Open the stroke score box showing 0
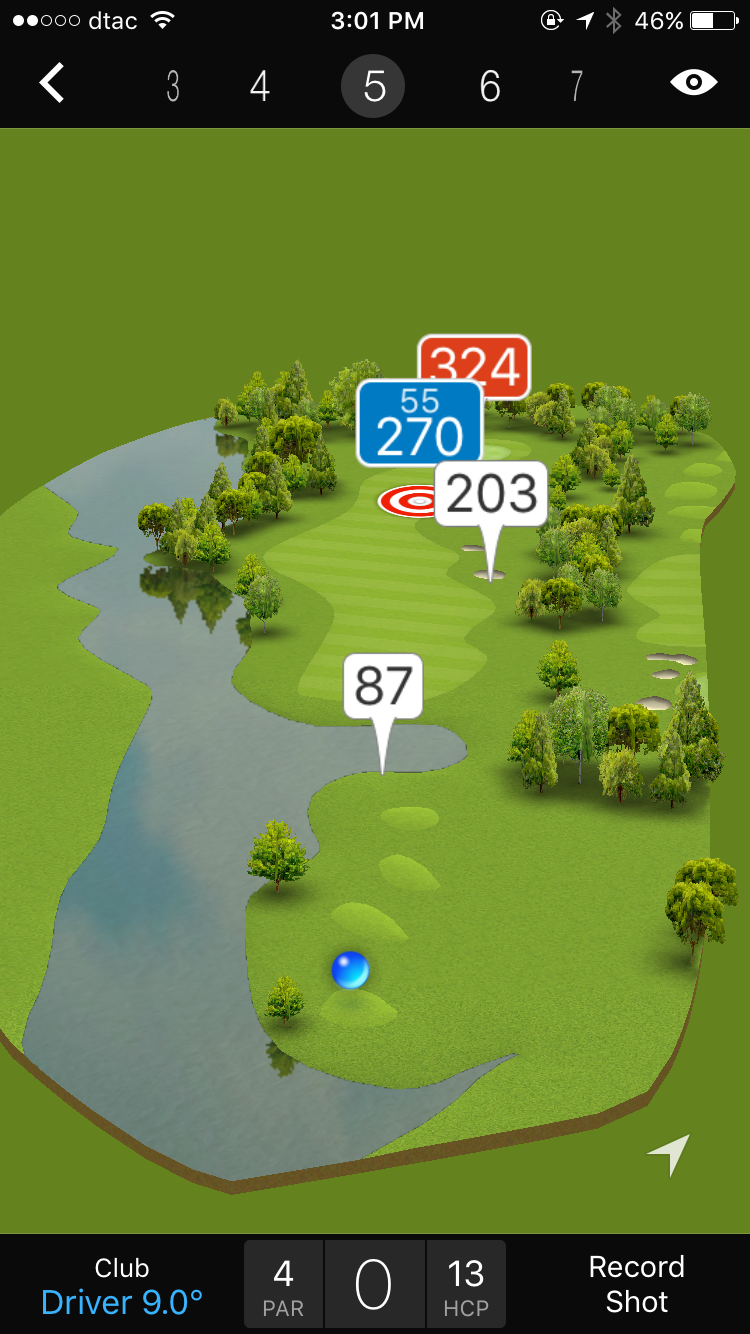 point(374,1285)
